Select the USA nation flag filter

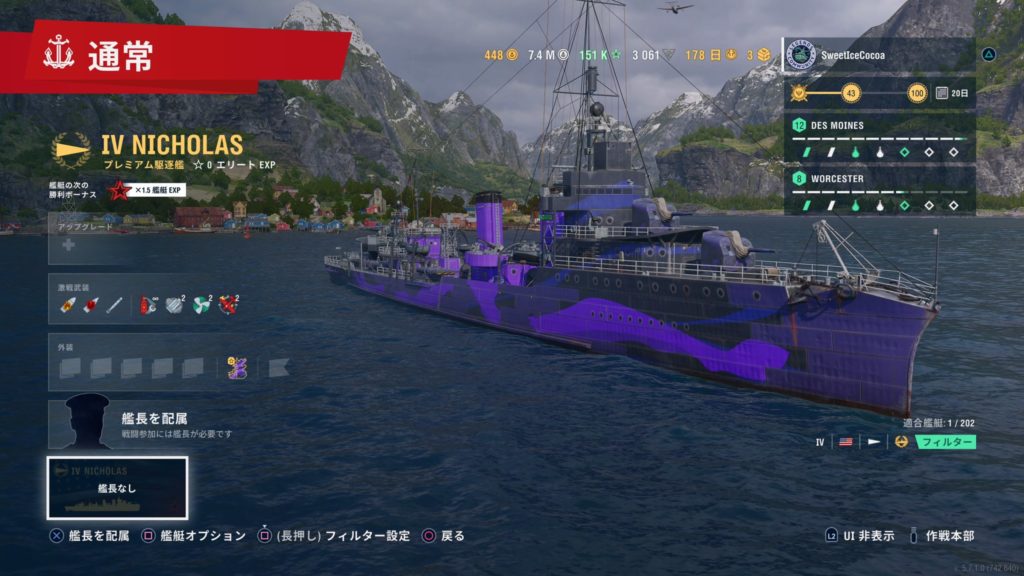pos(845,441)
